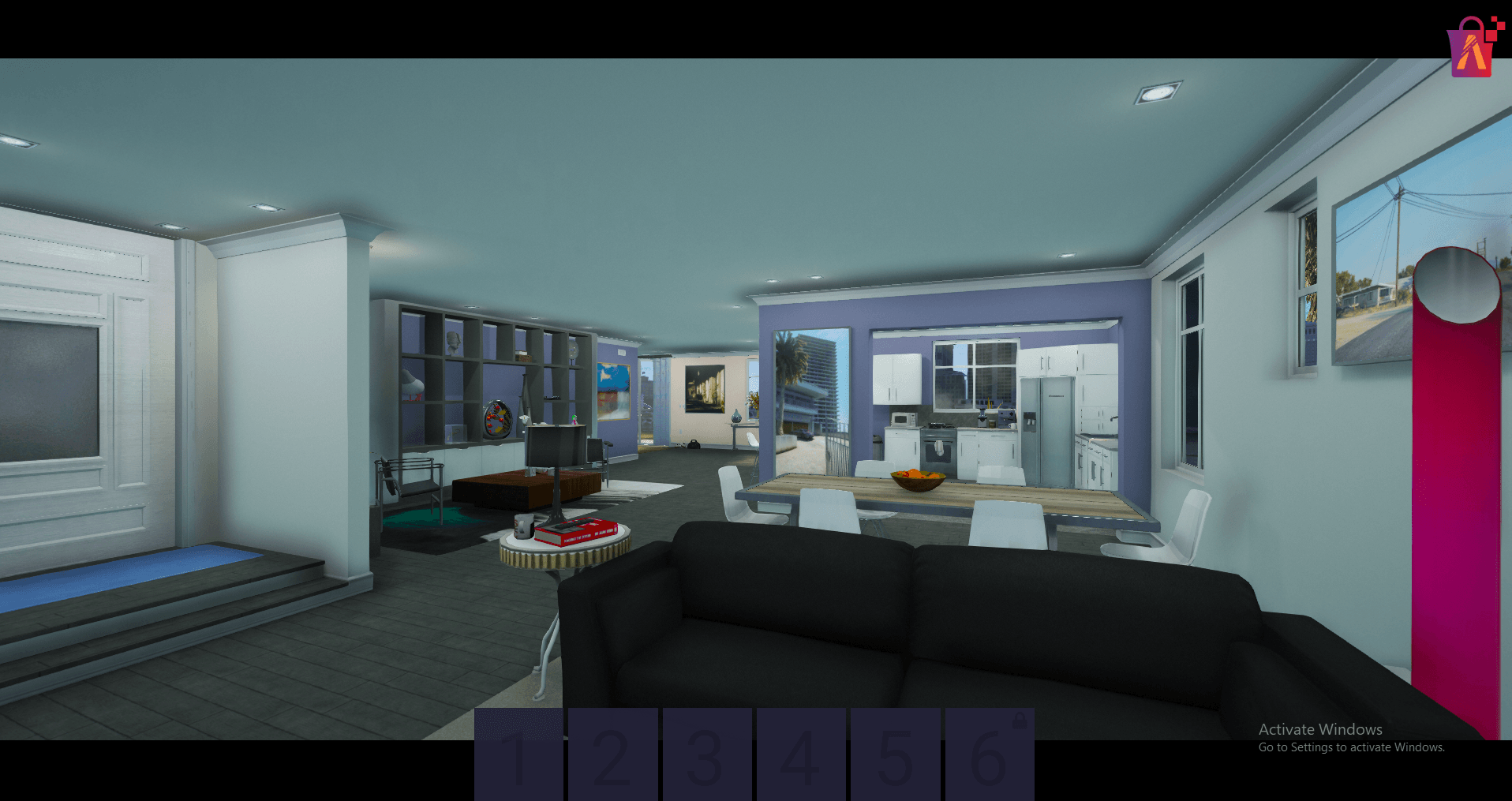The image size is (1512, 801).
Task: Click the Go to Settings activation link
Action: pos(1351,747)
